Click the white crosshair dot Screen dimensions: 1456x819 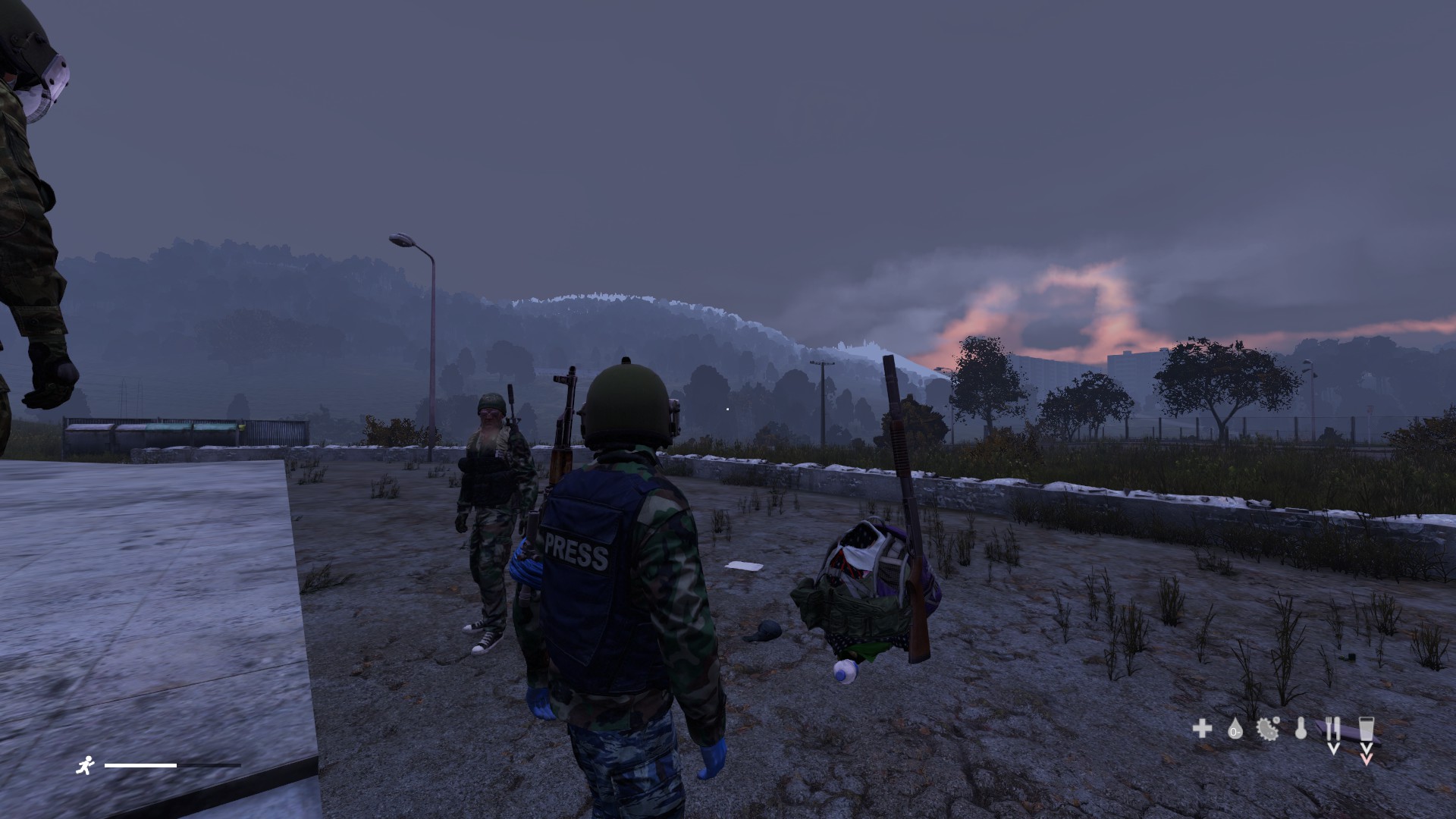727,408
